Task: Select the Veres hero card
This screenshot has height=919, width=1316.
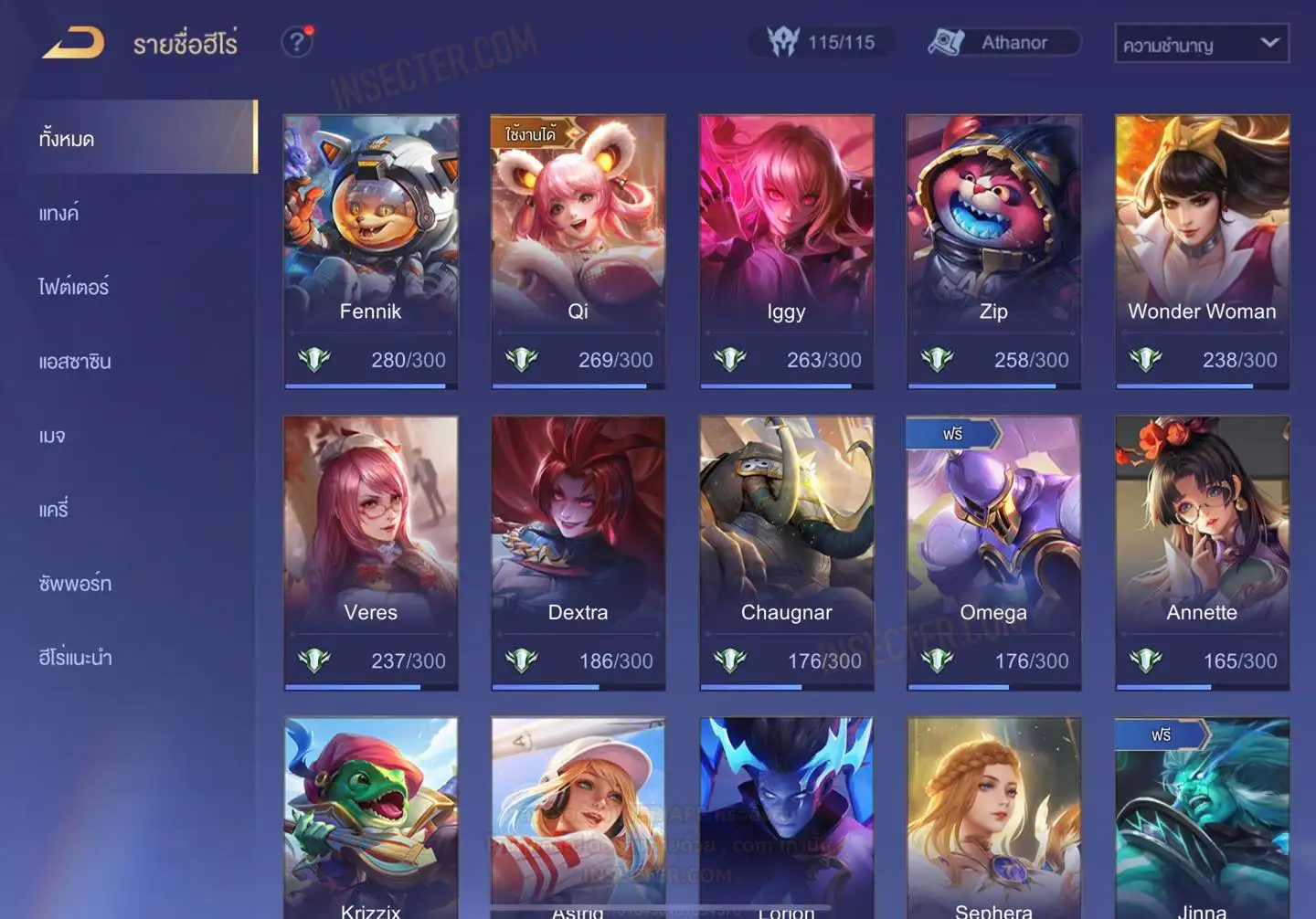Action: (371, 552)
